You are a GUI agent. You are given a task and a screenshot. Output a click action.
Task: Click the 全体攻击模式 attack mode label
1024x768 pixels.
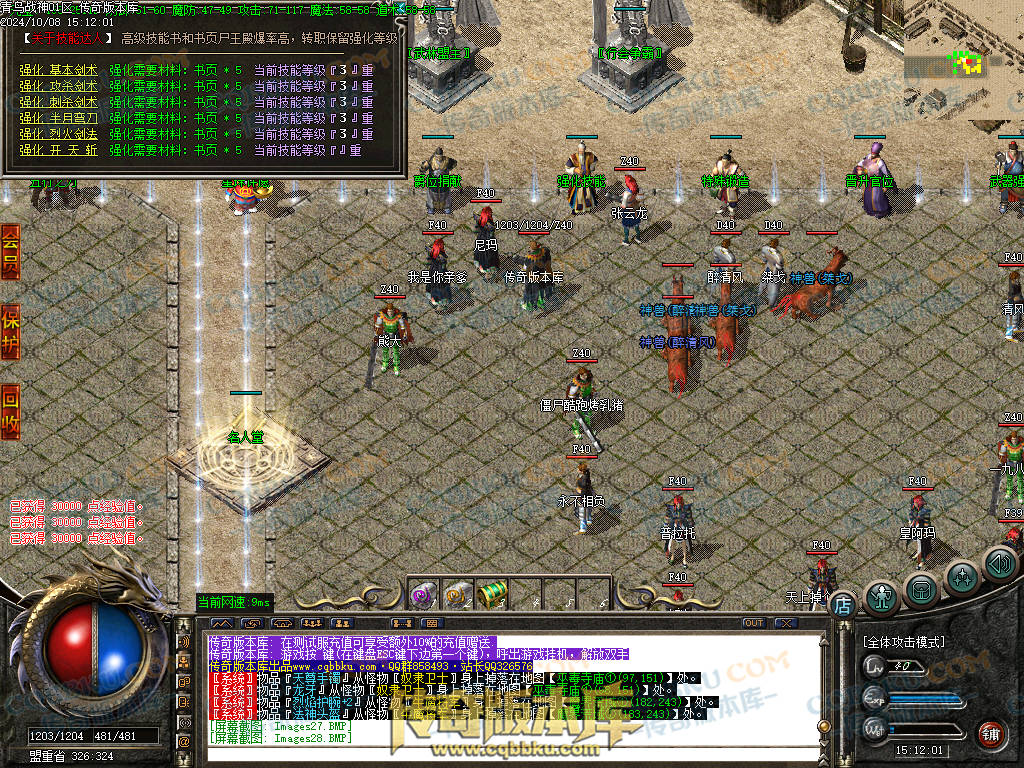tap(904, 641)
